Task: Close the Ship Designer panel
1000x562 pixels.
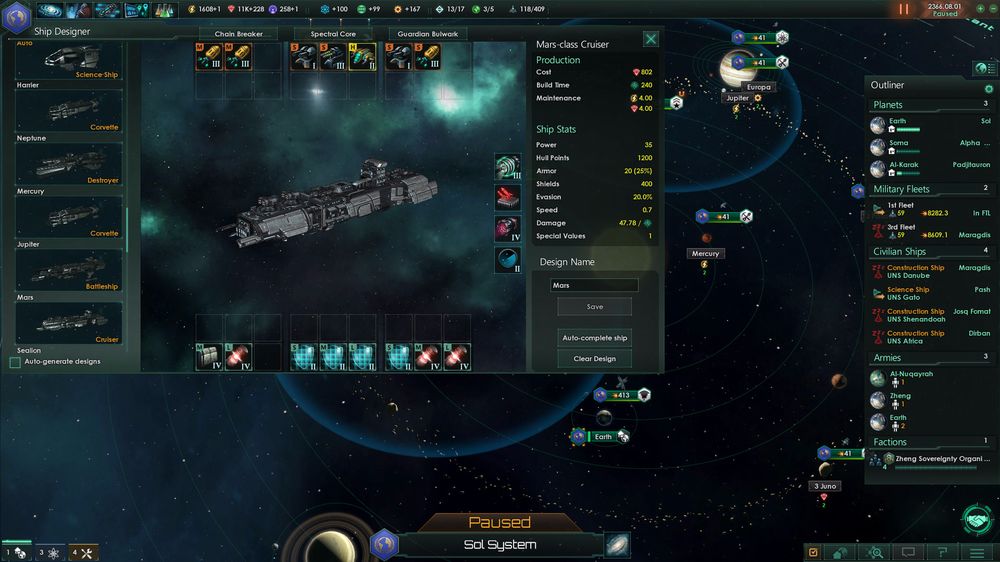Action: point(651,40)
